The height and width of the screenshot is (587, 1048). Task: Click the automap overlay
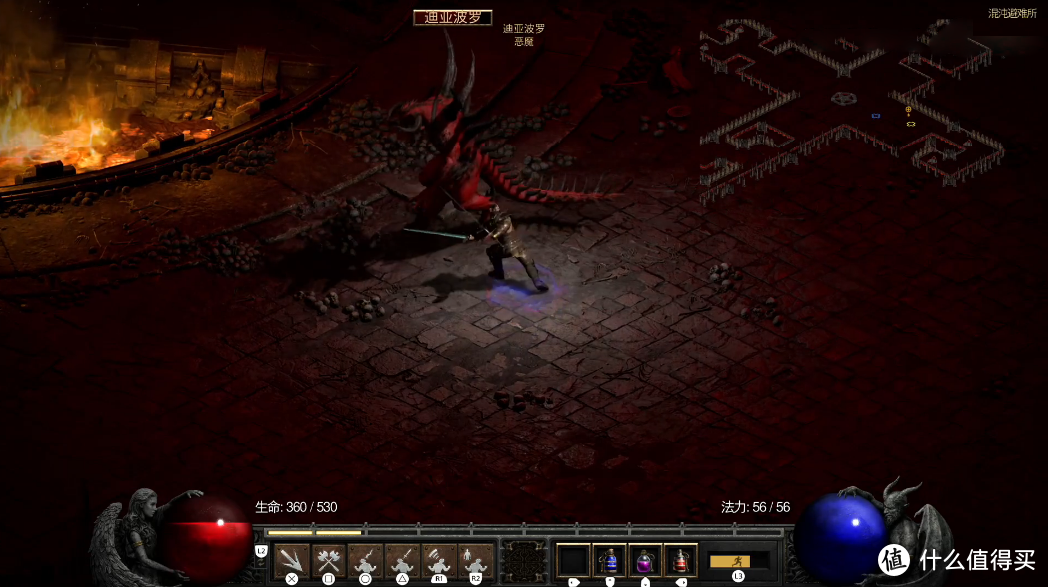pyautogui.click(x=850, y=110)
